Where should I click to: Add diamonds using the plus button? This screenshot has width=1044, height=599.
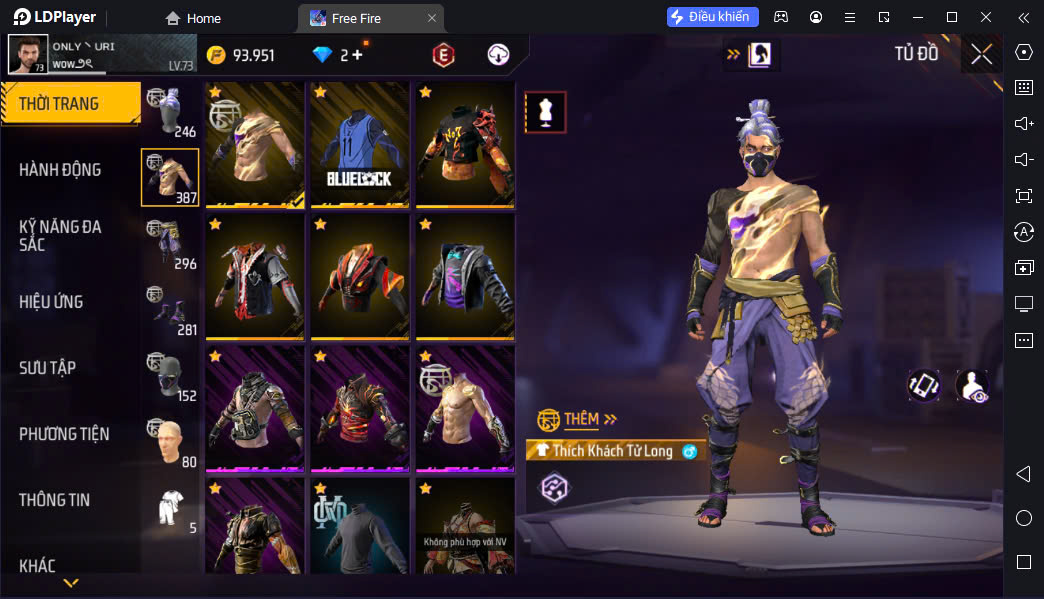coord(357,55)
